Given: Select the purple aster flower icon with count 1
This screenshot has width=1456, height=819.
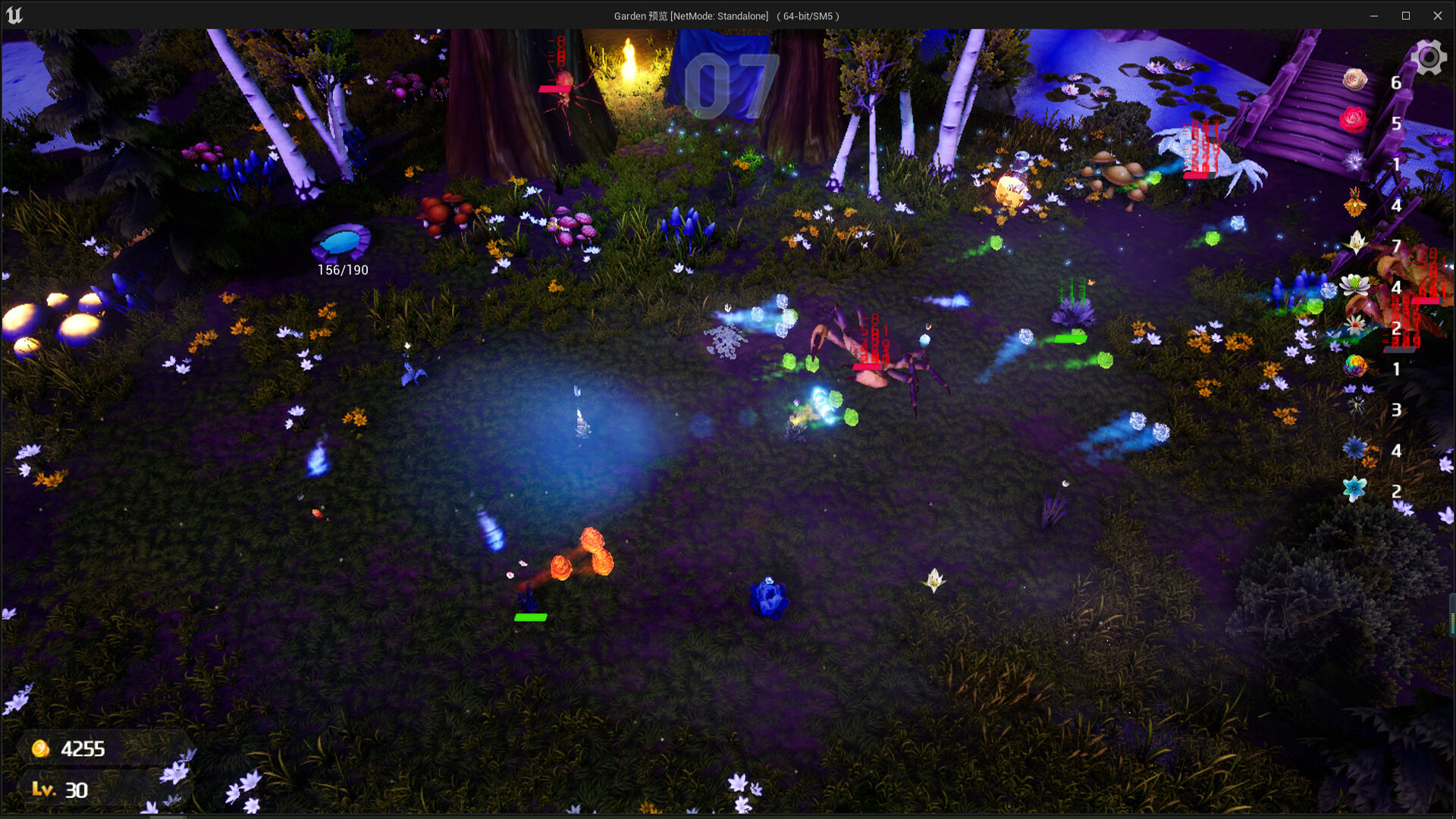Looking at the screenshot, I should (1355, 162).
